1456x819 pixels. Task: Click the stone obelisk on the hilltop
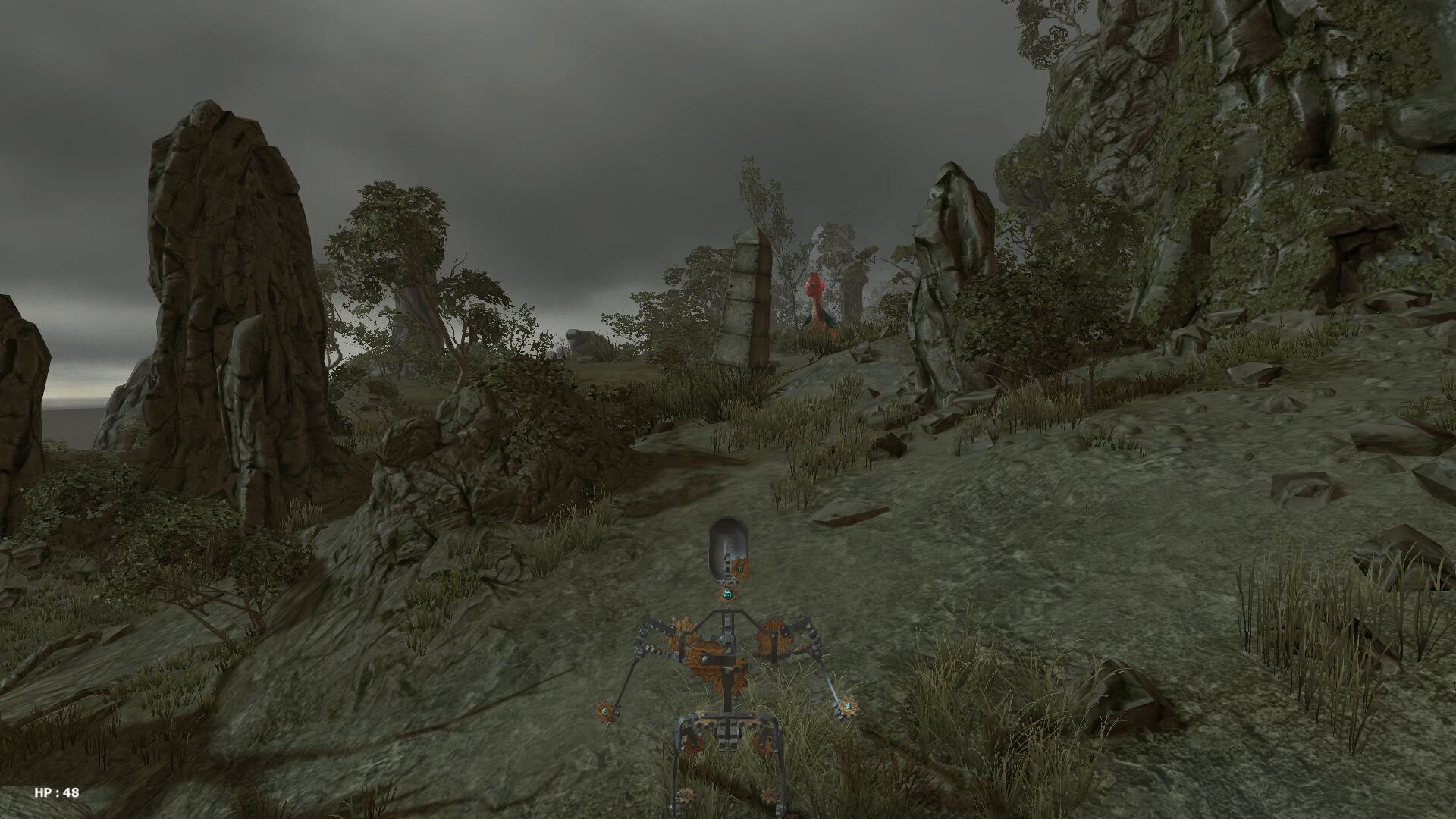pyautogui.click(x=747, y=303)
